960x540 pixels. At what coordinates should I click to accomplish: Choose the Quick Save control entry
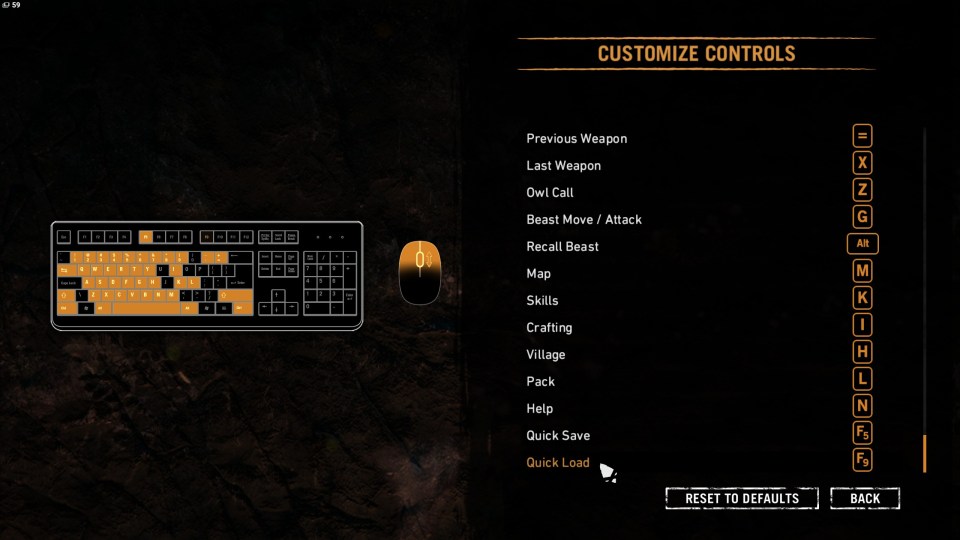pyautogui.click(x=559, y=435)
